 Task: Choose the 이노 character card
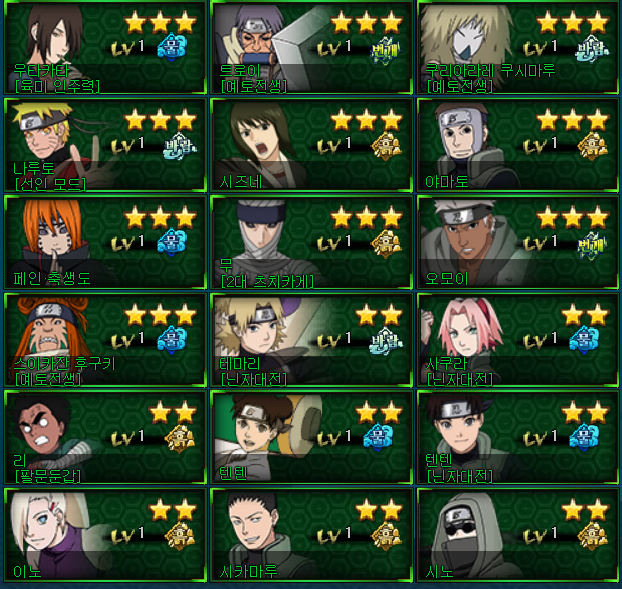pos(105,535)
